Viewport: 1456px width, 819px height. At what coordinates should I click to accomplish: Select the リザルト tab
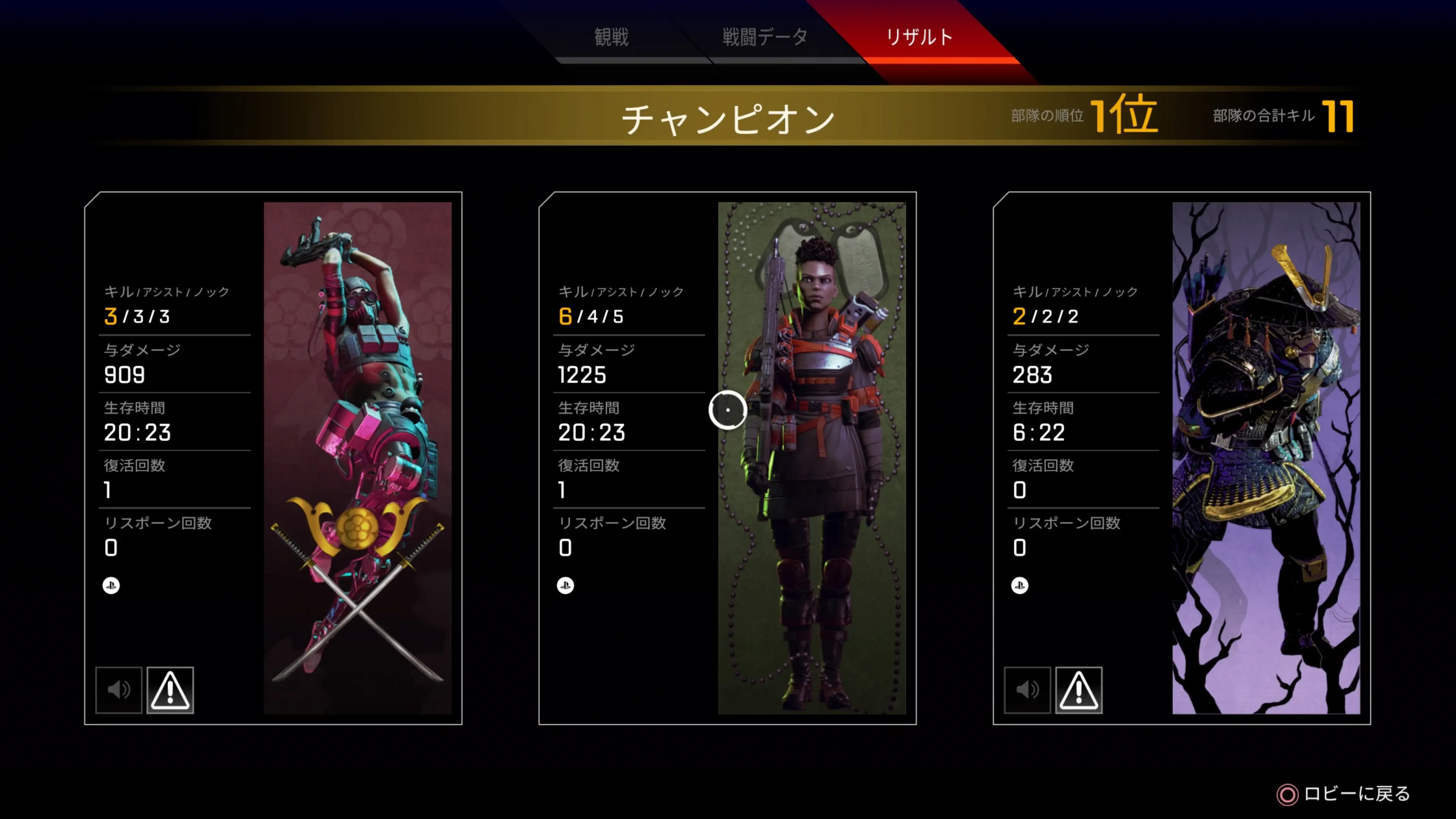tap(919, 37)
